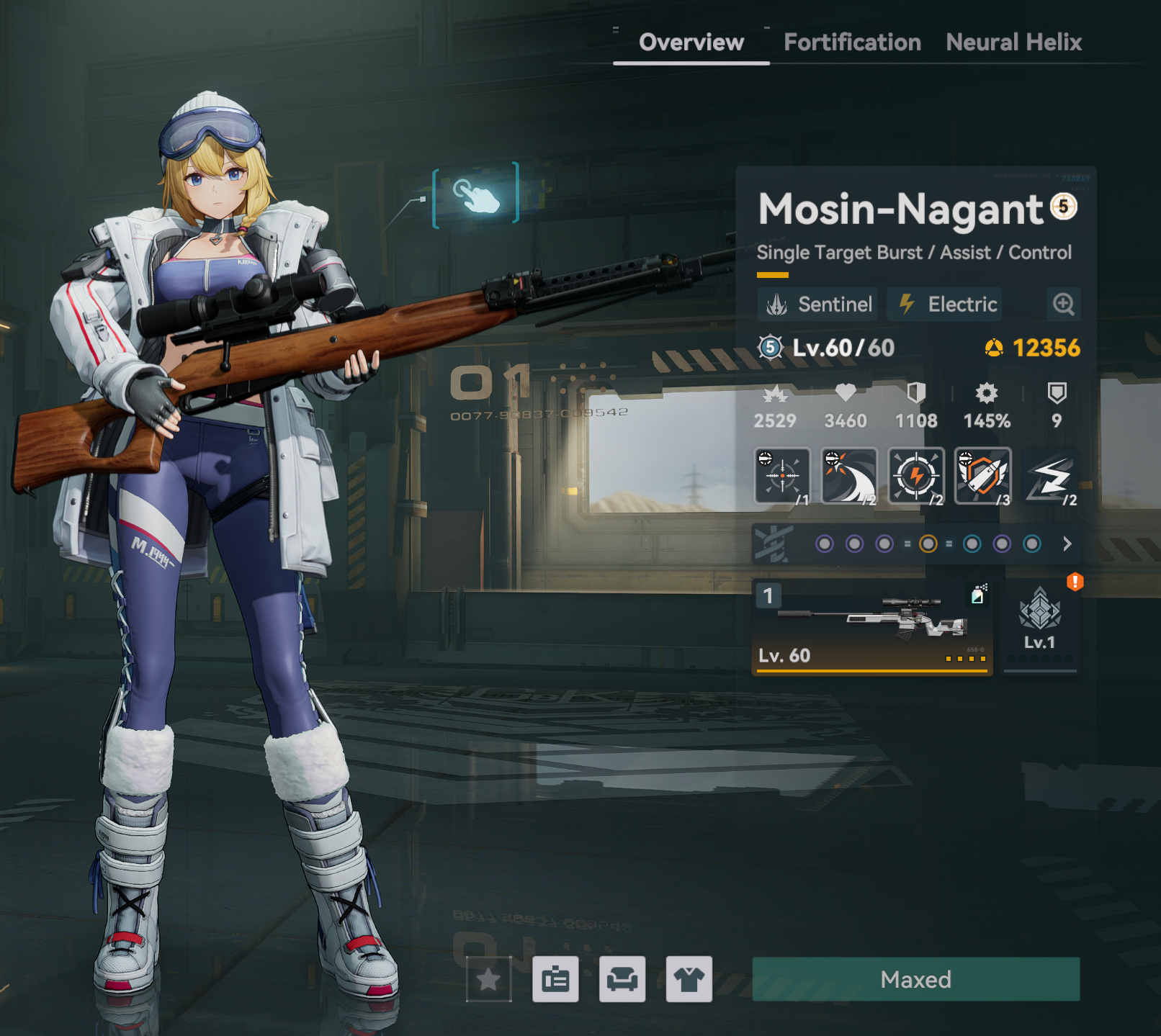The height and width of the screenshot is (1036, 1161).
Task: Open the Lv. 60 sniper rifle weapon slot
Action: pos(871,626)
